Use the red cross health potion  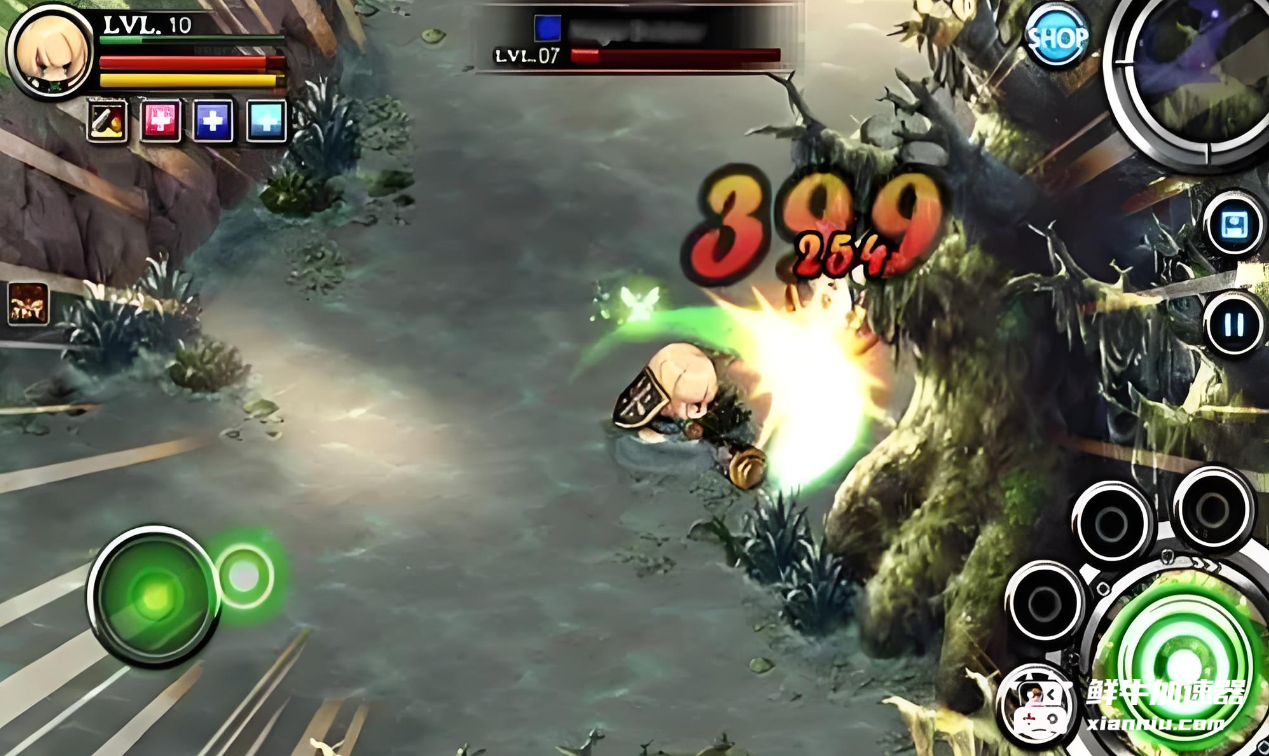pyautogui.click(x=160, y=121)
